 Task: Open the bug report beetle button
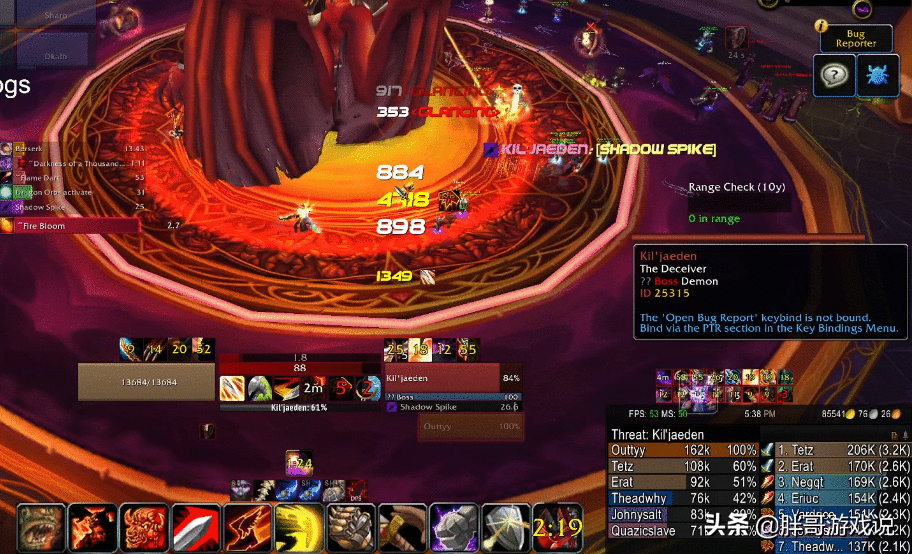click(x=876, y=76)
